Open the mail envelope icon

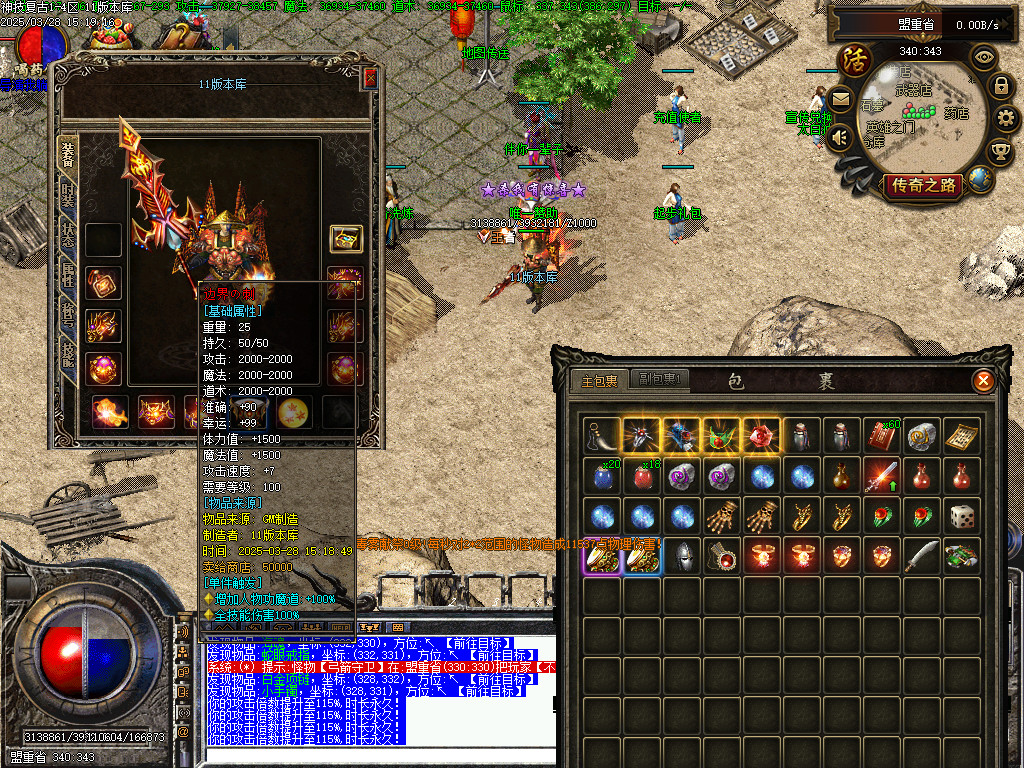840,99
